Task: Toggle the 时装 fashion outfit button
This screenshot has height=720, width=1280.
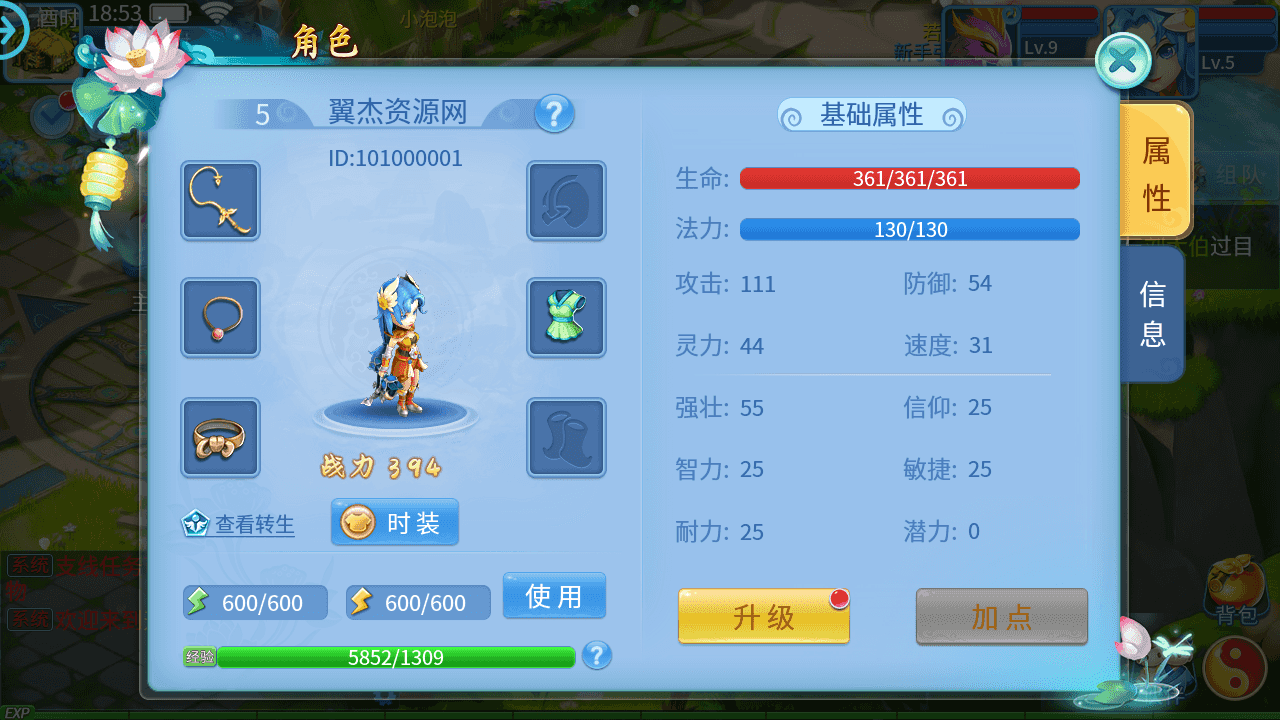Action: click(x=394, y=521)
